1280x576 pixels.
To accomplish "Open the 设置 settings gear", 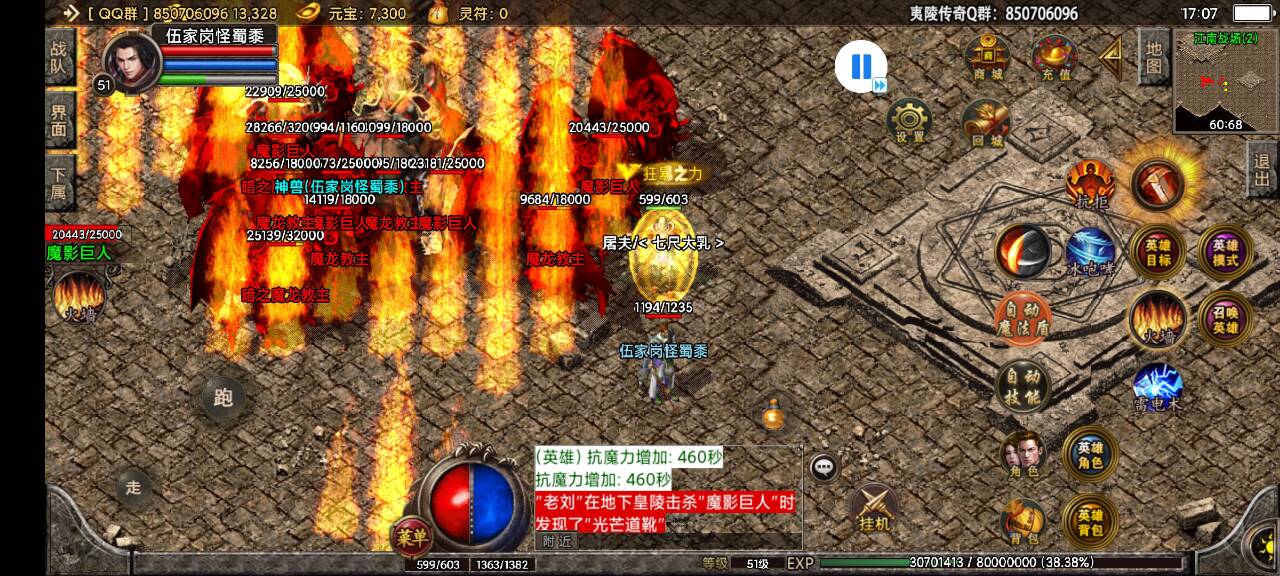I will 909,121.
